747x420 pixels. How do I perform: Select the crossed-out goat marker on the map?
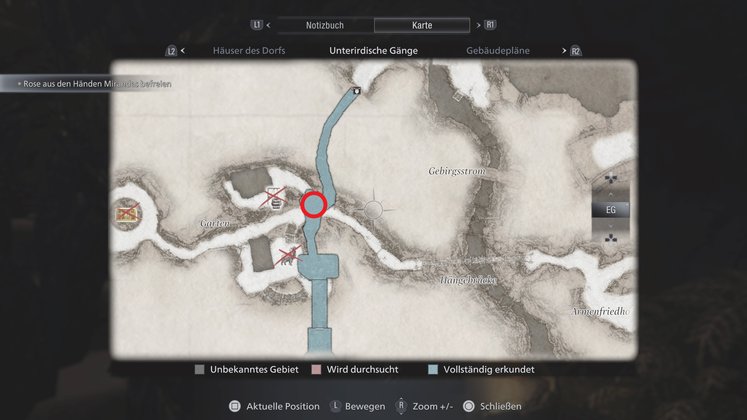[290, 254]
